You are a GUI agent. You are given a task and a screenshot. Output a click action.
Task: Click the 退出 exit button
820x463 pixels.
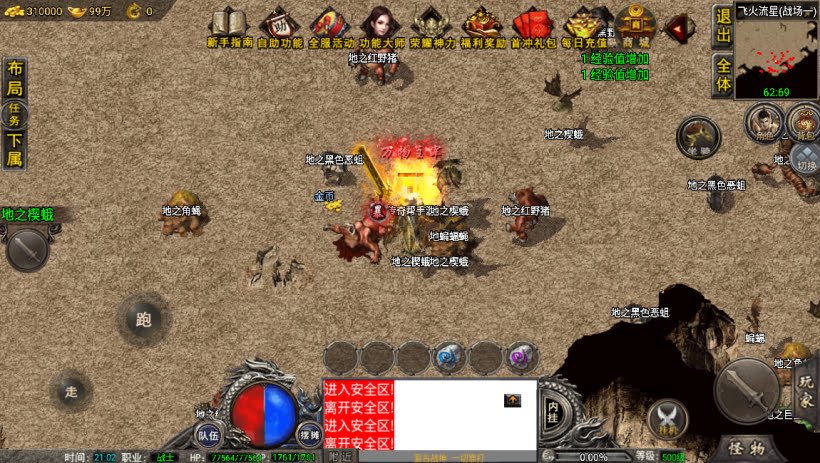pos(724,27)
